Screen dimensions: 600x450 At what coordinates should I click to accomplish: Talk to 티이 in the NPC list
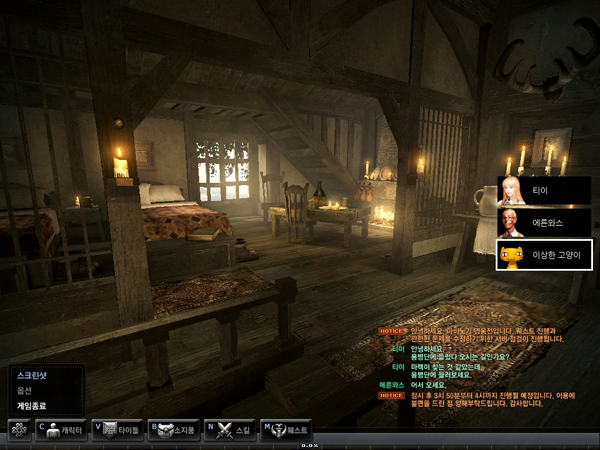[544, 190]
